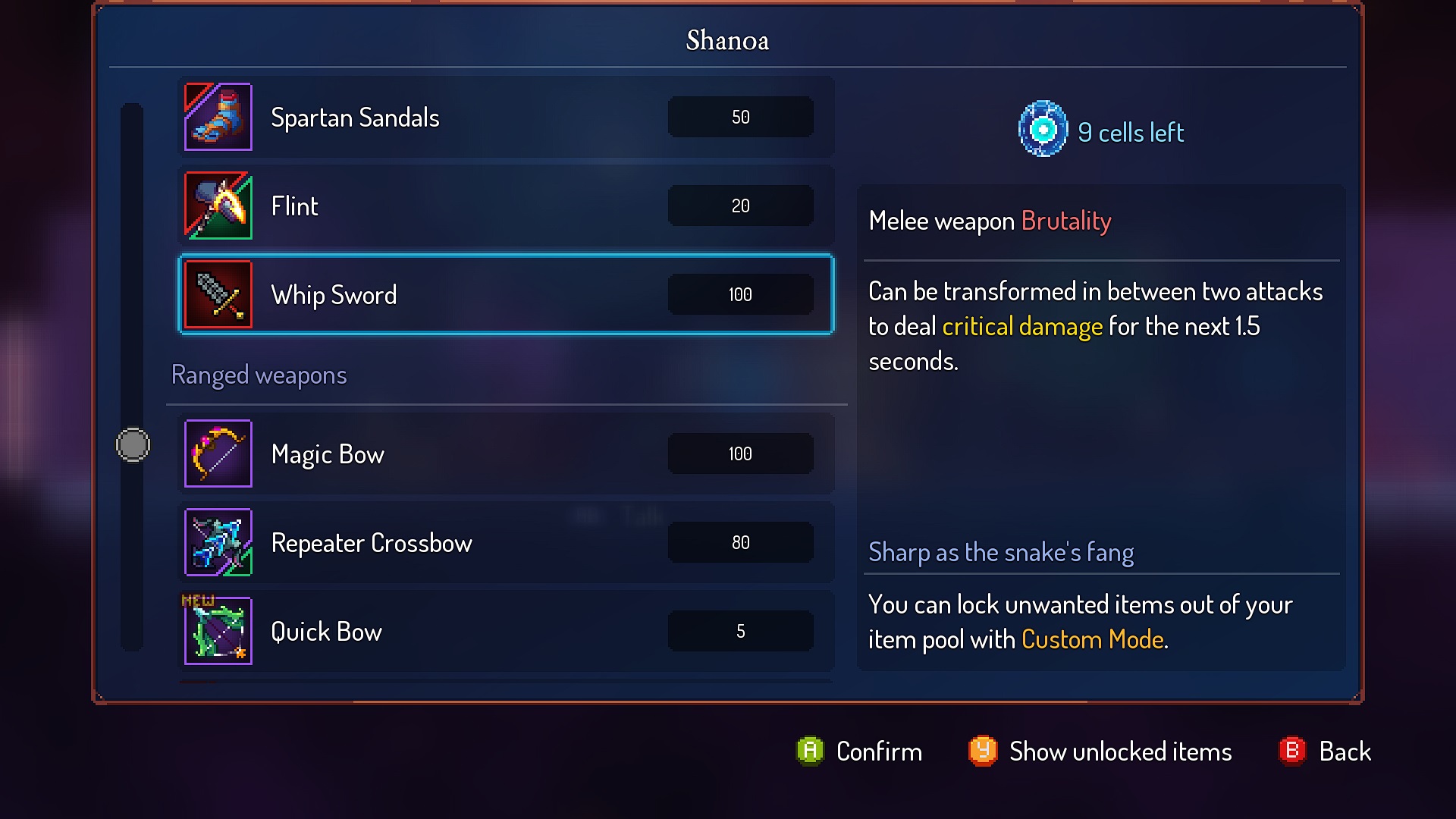Select the Whip Sword list row
This screenshot has height=819, width=1456.
505,295
